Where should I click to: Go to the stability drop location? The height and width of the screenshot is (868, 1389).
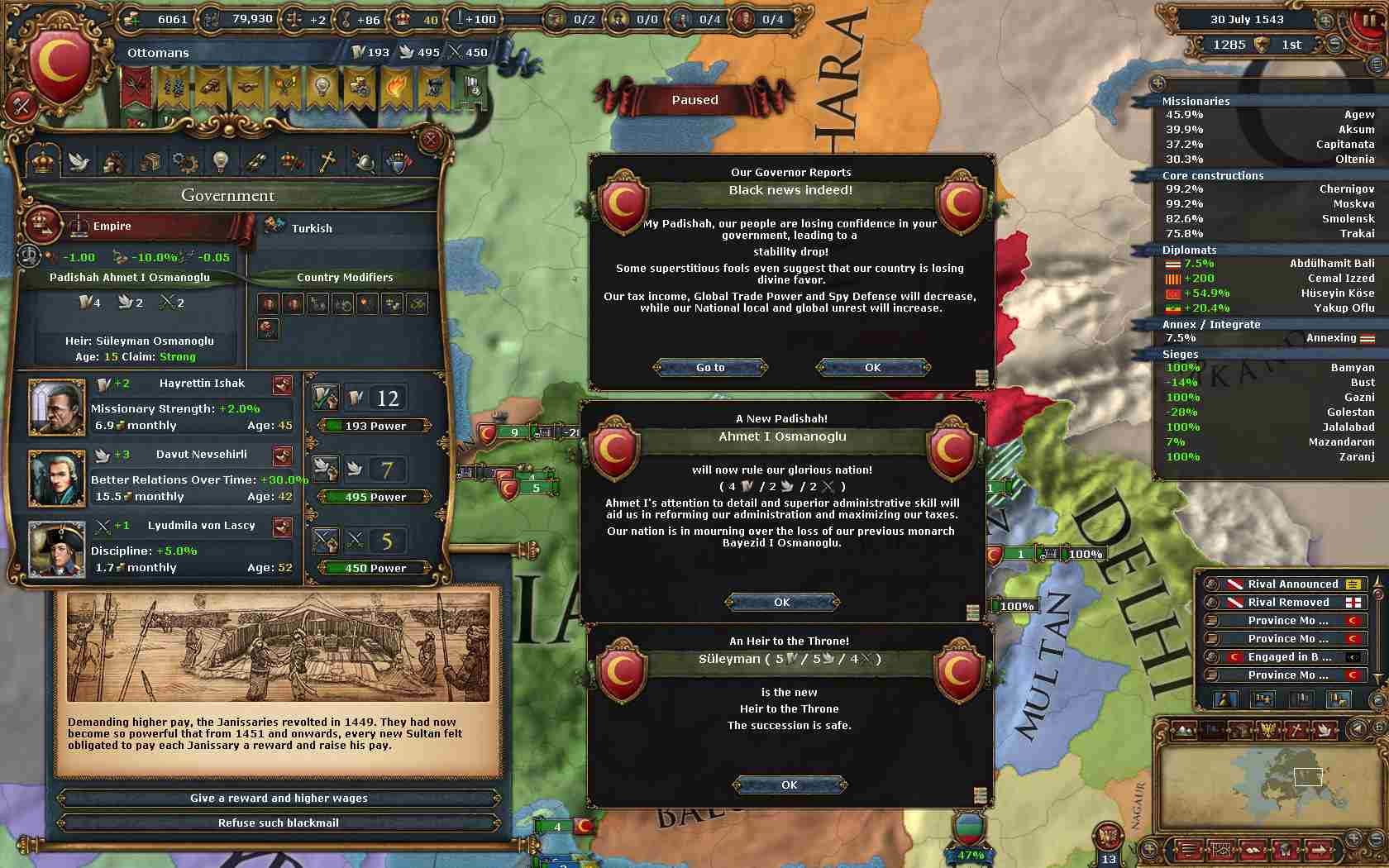710,367
